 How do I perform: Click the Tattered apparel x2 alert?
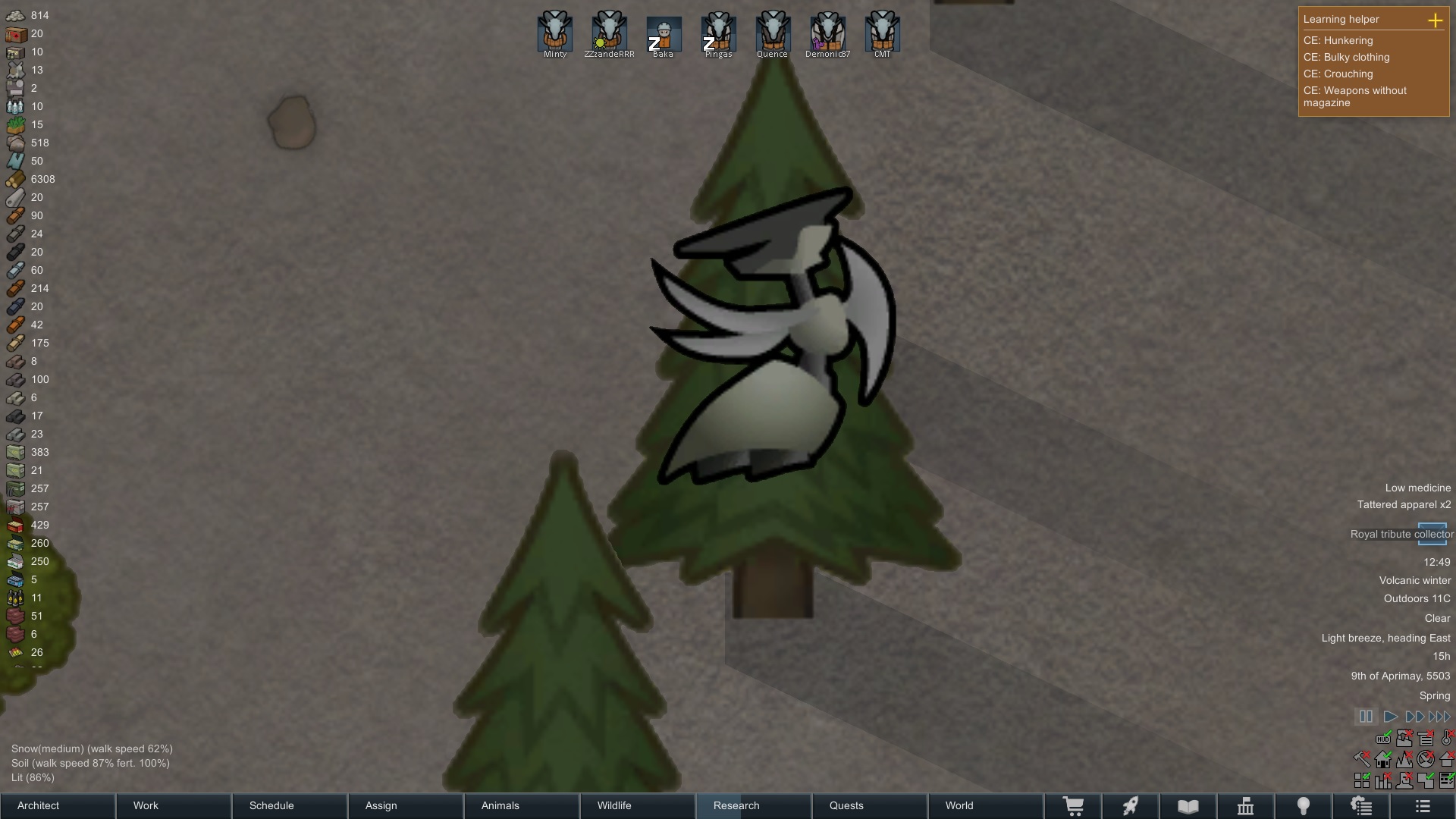tap(1404, 504)
